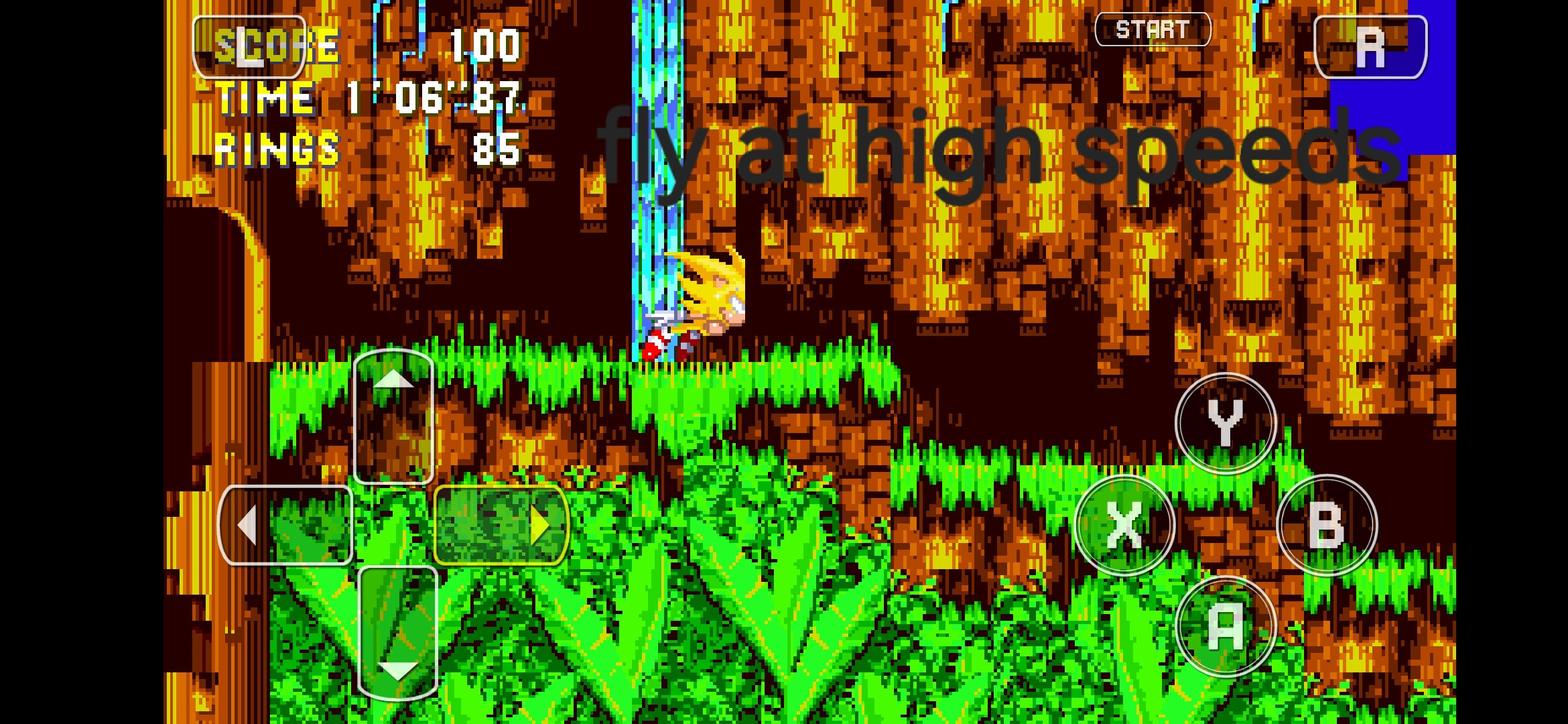Activate the START button to pause
The image size is (1568, 724).
pyautogui.click(x=1154, y=28)
